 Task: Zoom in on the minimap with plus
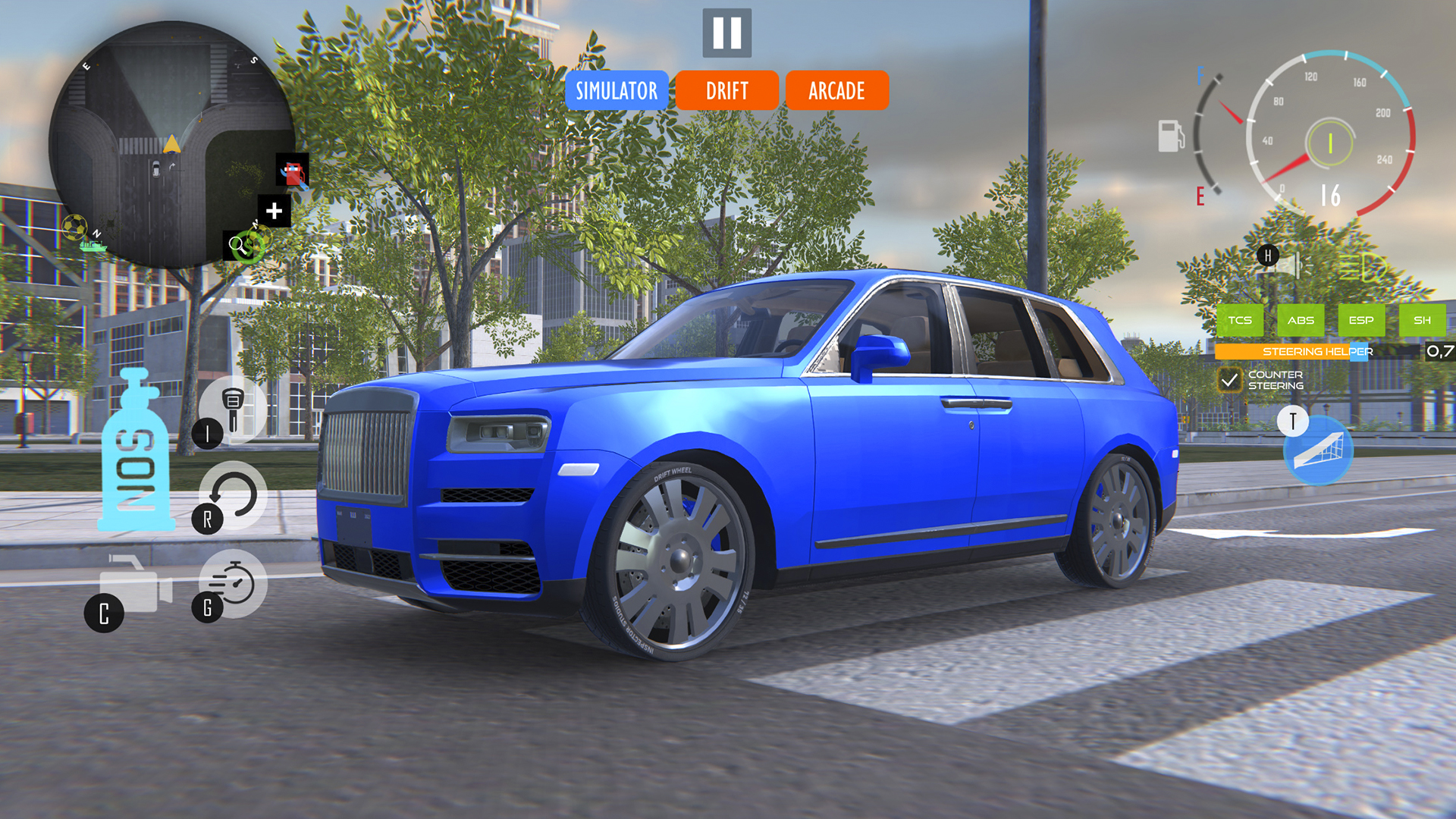(x=274, y=210)
